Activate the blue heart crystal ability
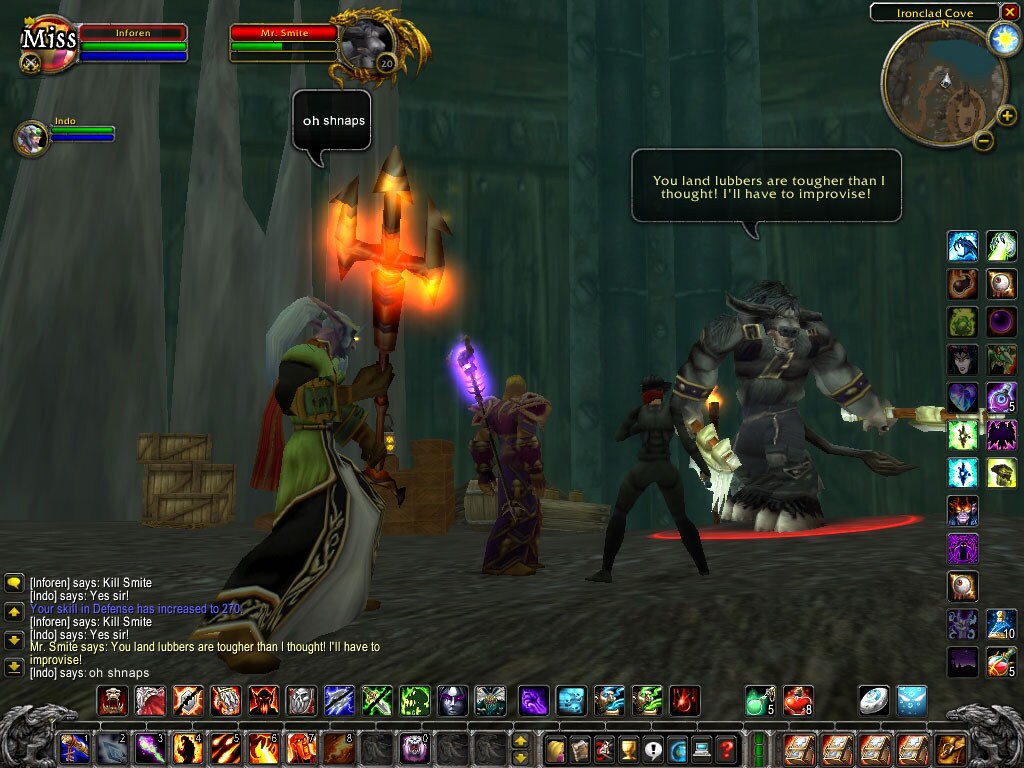The height and width of the screenshot is (768, 1024). click(962, 397)
